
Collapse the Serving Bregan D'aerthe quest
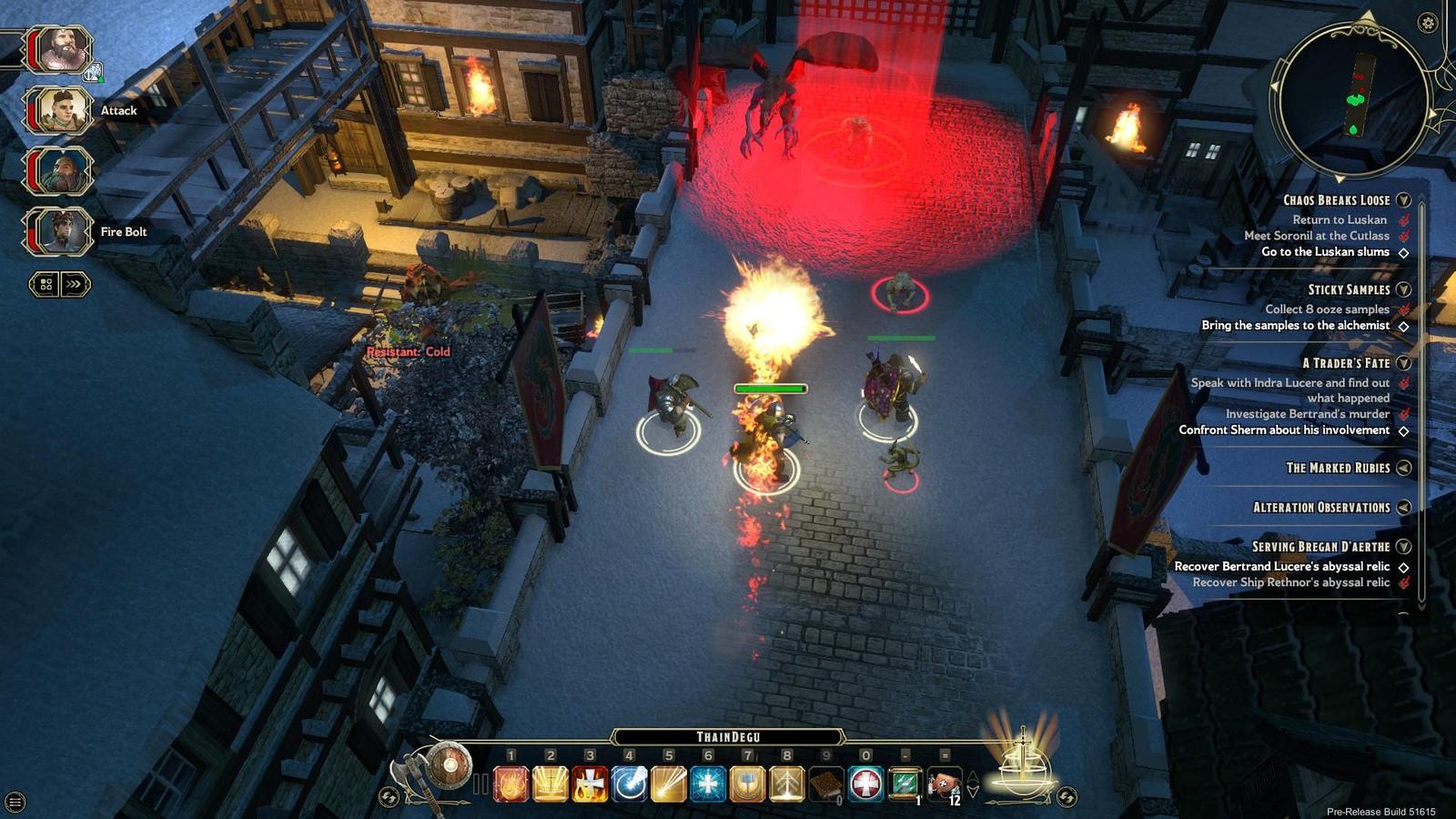pyautogui.click(x=1404, y=547)
